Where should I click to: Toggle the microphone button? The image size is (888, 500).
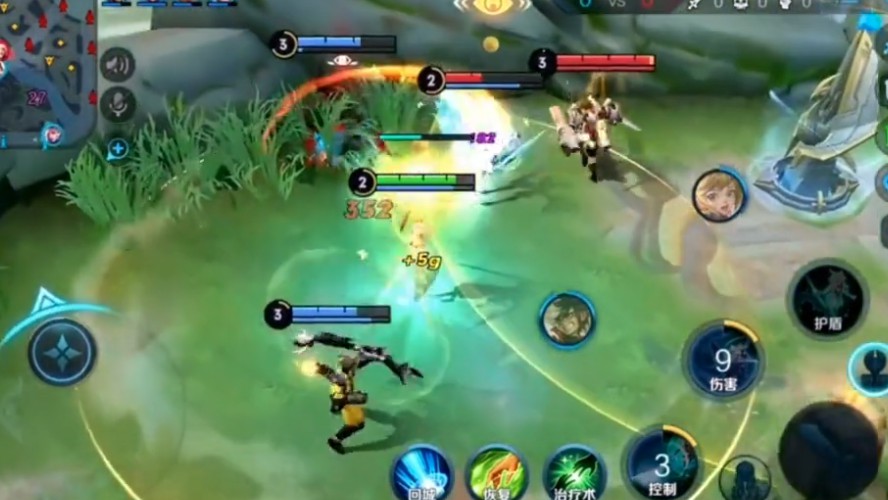[118, 105]
